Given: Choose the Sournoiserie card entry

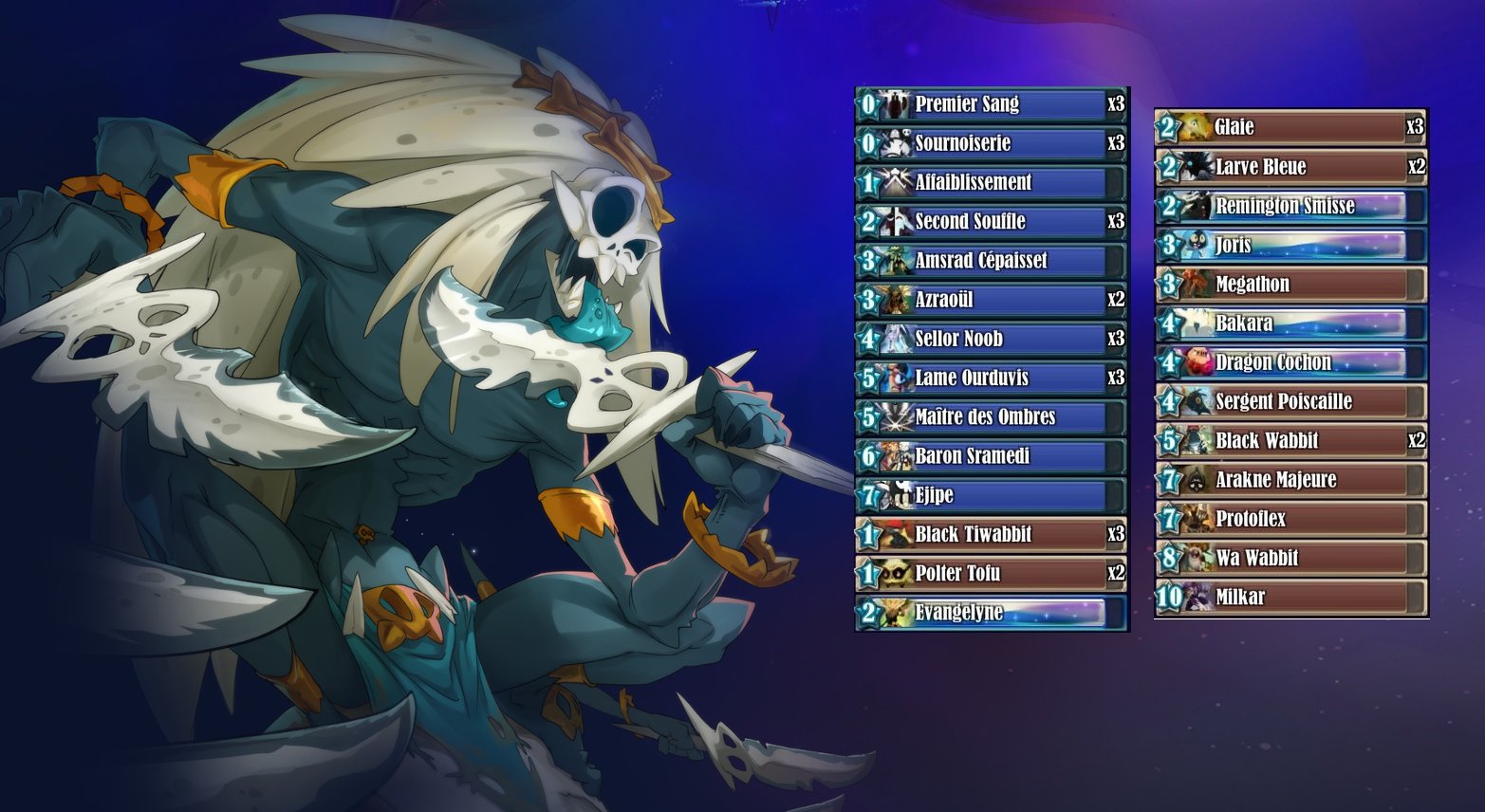Looking at the screenshot, I should click(992, 143).
